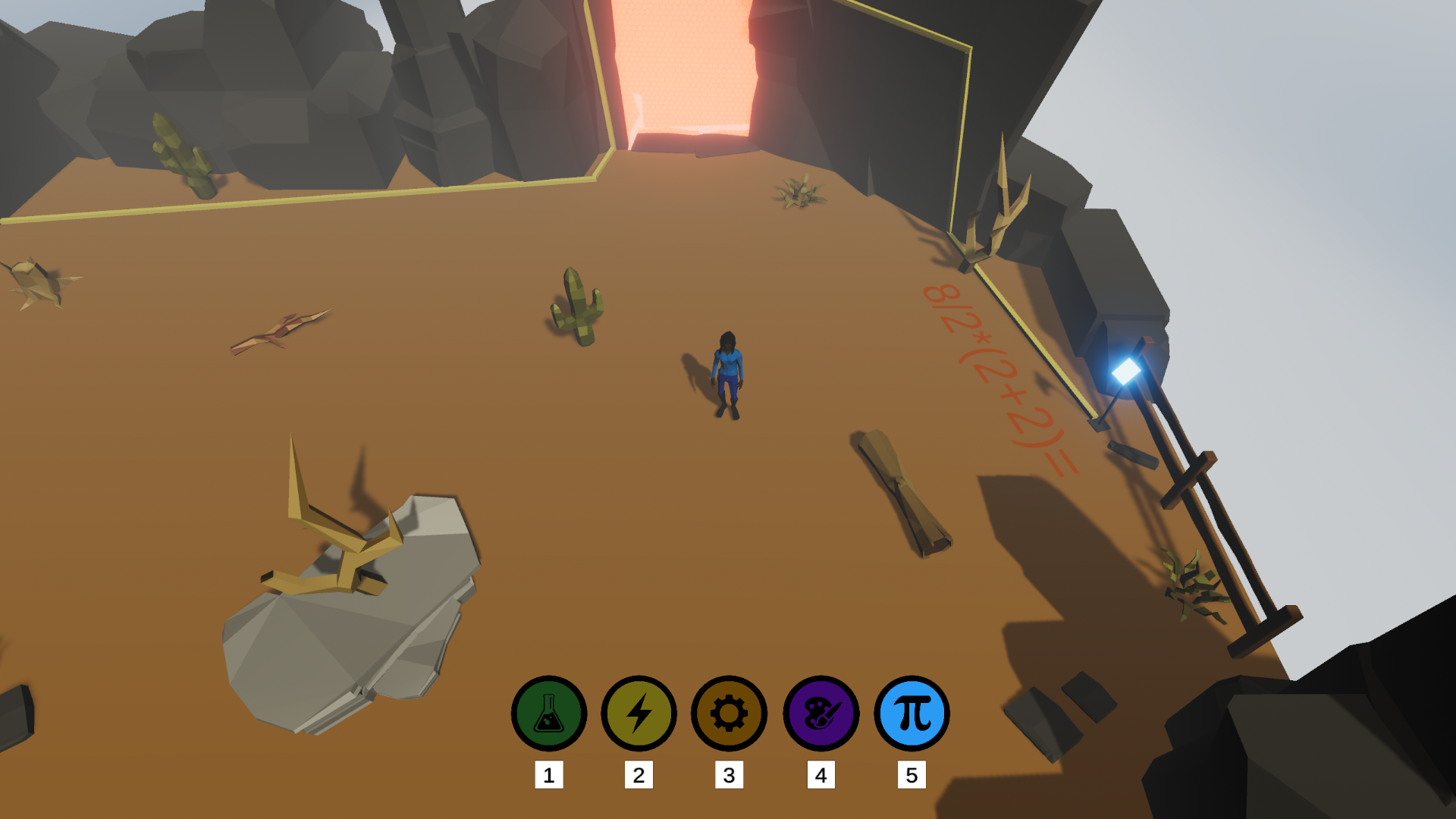Choose the orange gear icon
This screenshot has height=819, width=1456.
pos(729,714)
